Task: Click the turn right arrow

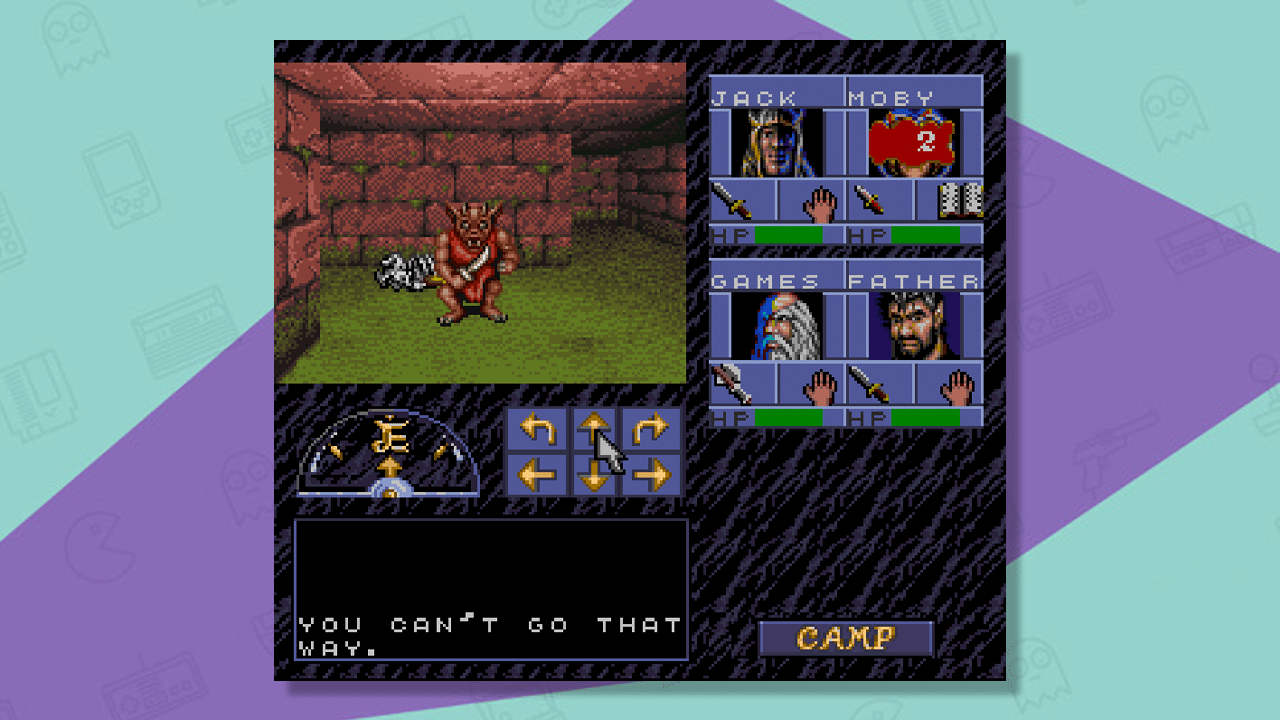Action: click(650, 429)
